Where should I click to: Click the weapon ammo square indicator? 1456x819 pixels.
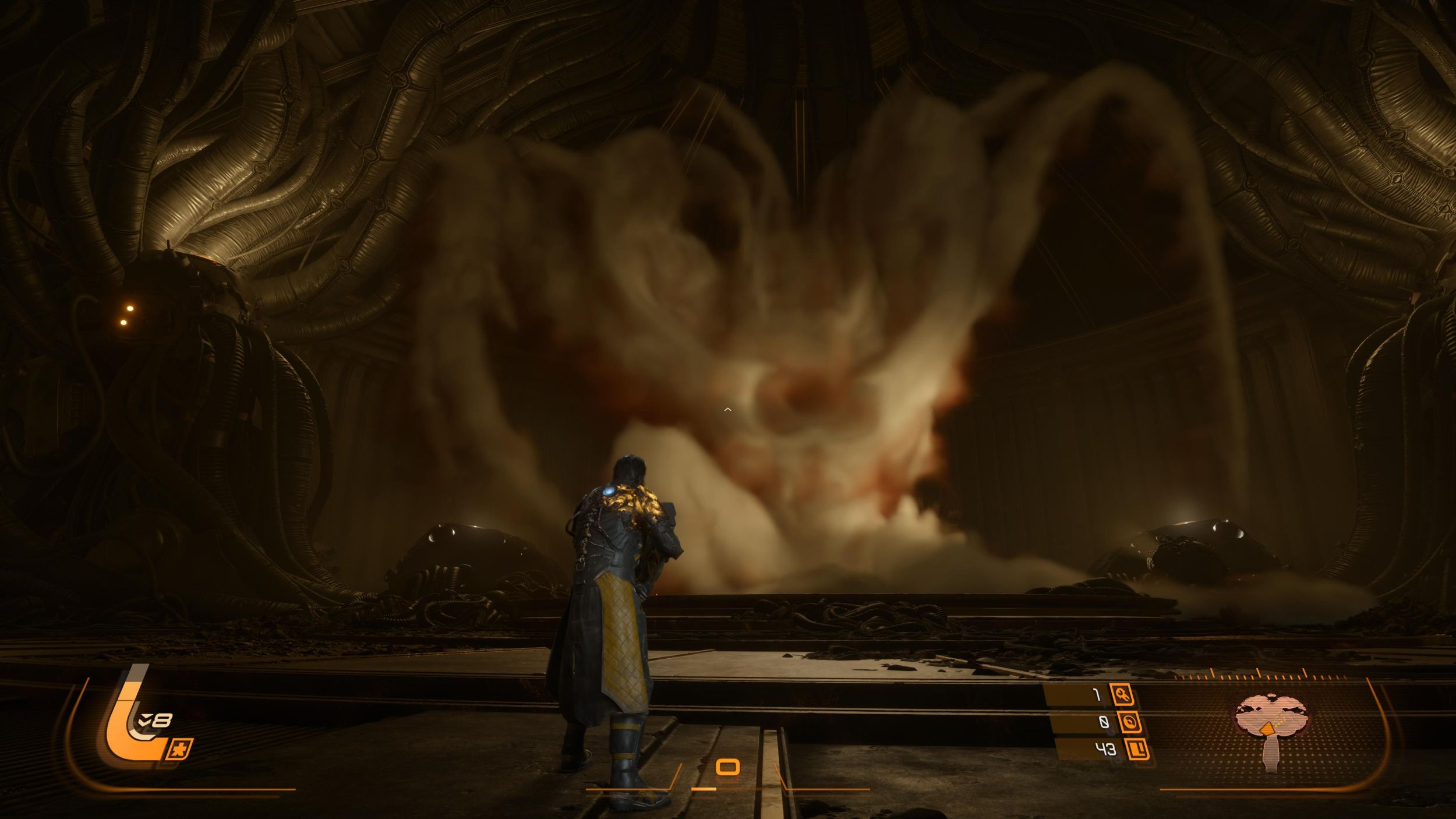pyautogui.click(x=727, y=767)
